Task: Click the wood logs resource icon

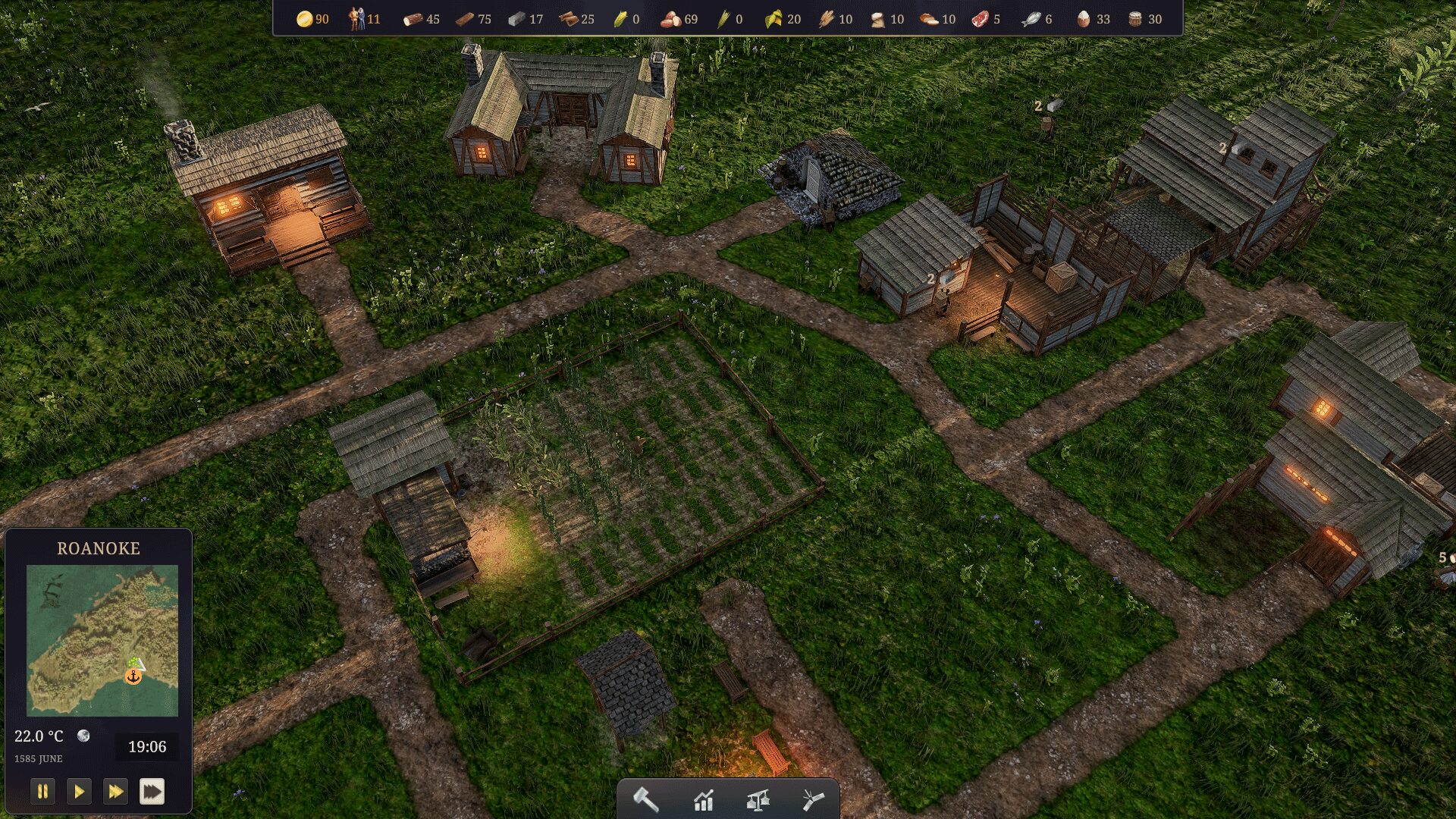Action: [x=413, y=19]
